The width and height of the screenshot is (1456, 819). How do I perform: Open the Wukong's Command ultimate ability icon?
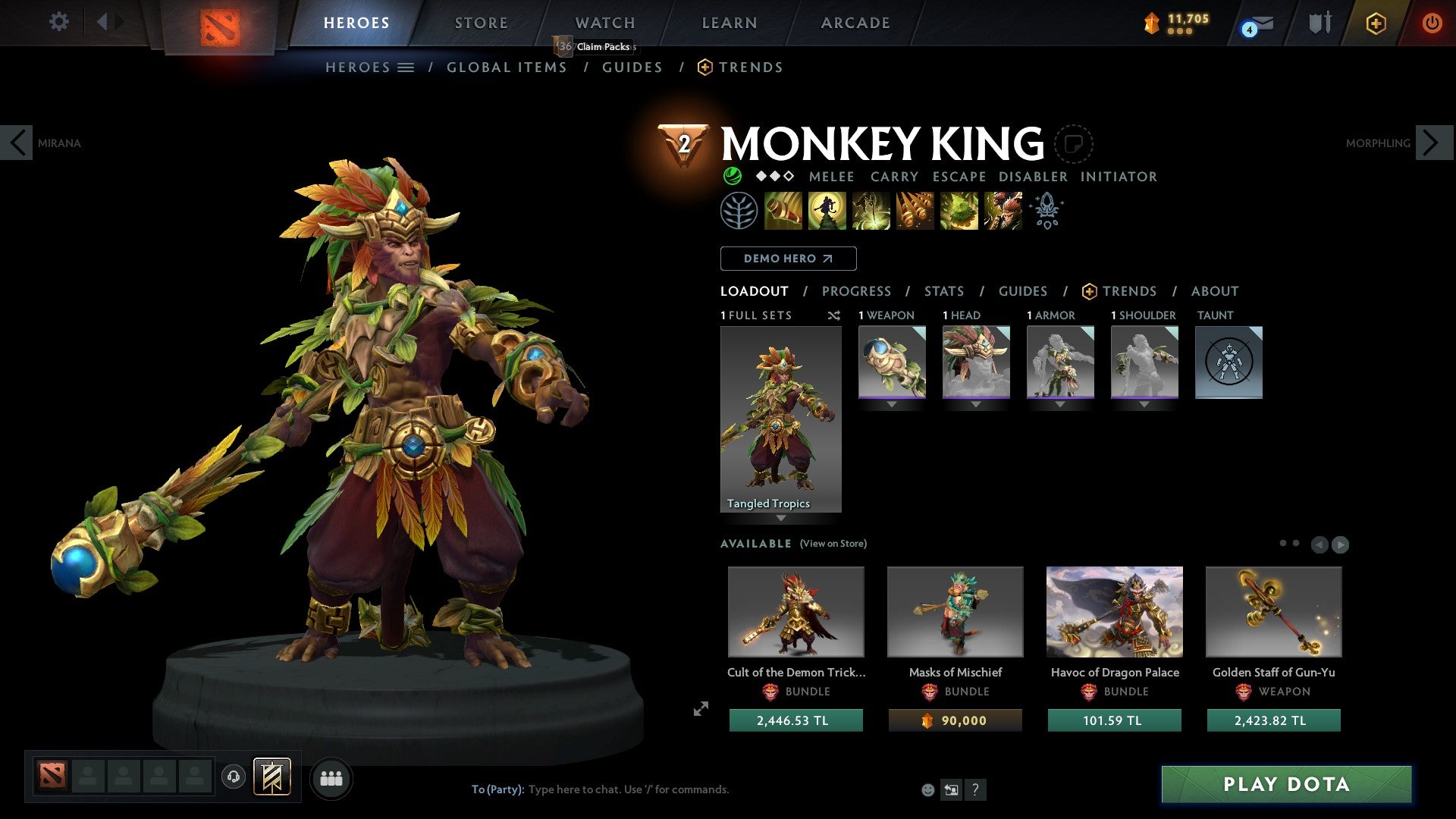pos(1003,211)
